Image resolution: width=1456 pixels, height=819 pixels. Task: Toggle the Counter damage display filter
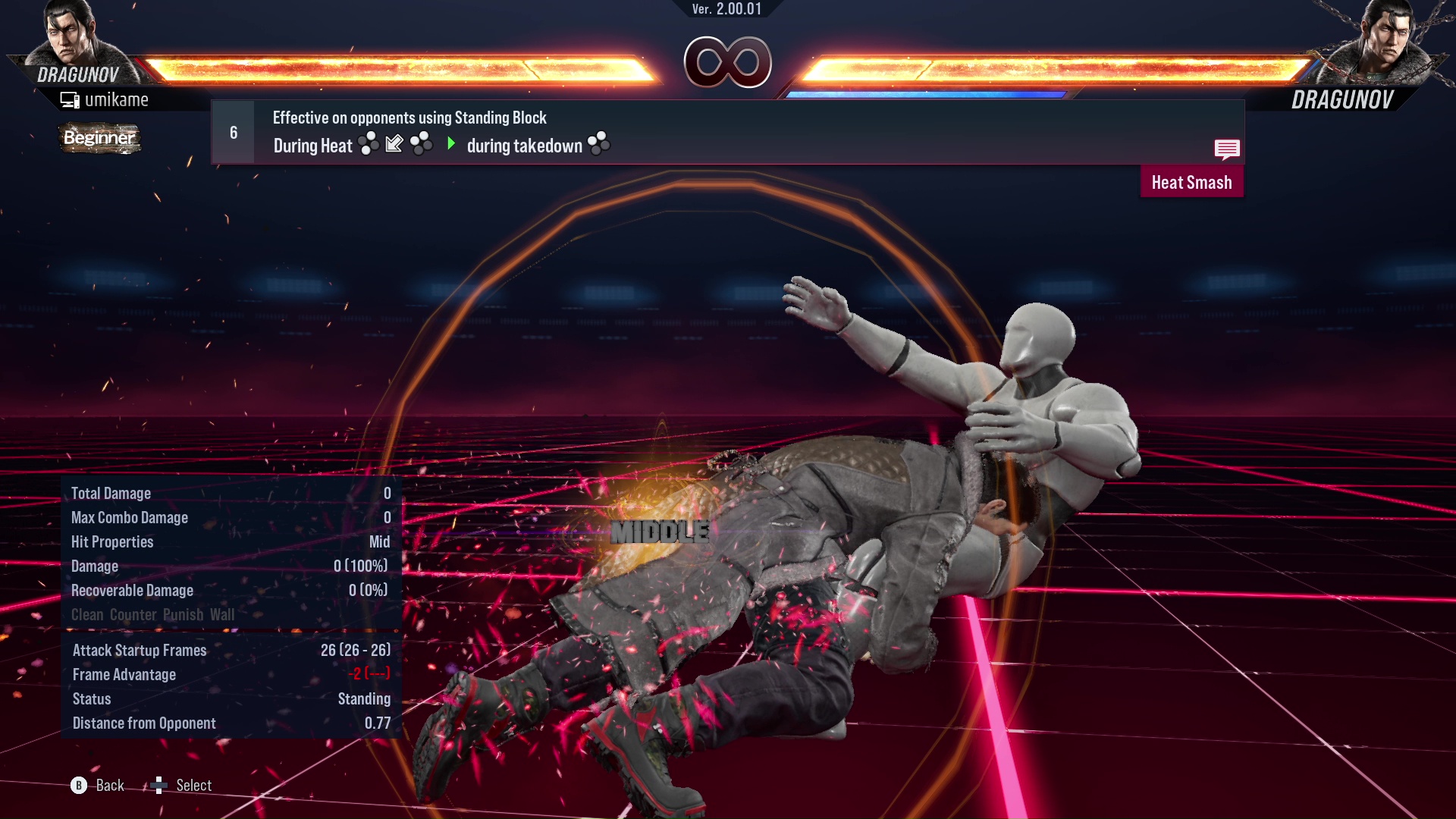pyautogui.click(x=133, y=615)
